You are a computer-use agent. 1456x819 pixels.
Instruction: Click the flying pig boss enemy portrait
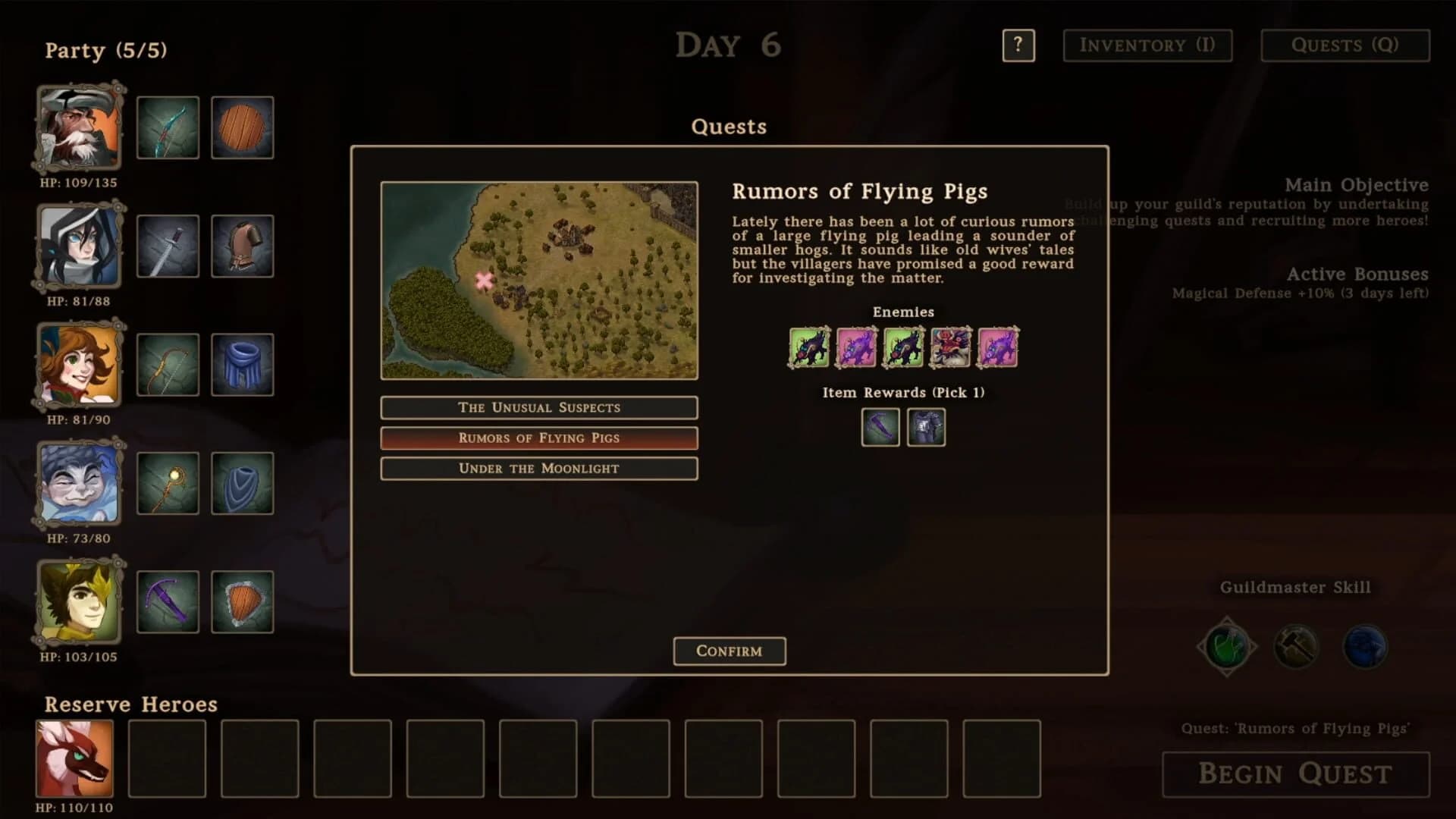(952, 347)
